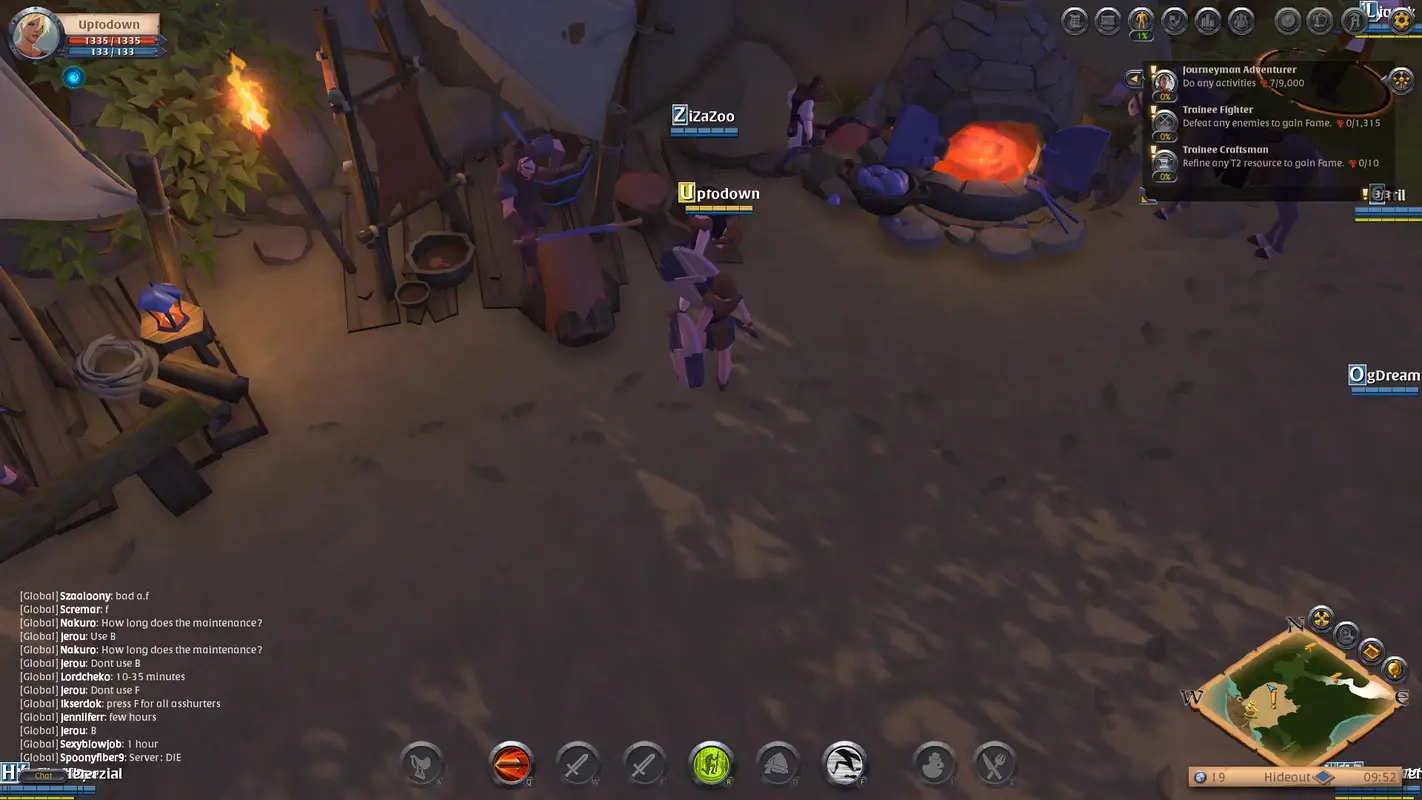Click the gold coin icon beside minimap
Image resolution: width=1422 pixels, height=800 pixels.
click(1395, 669)
